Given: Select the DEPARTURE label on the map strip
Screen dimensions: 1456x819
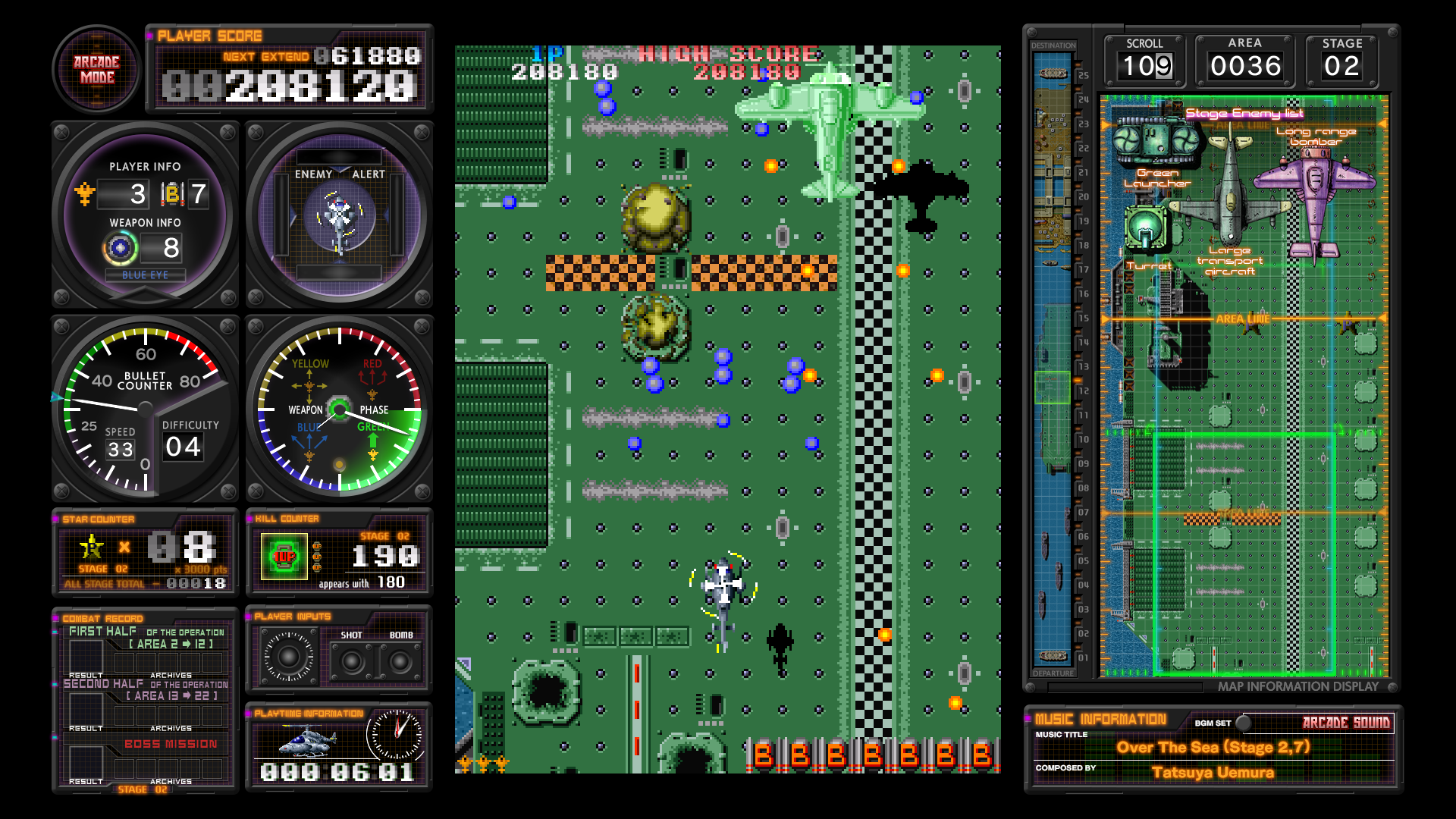Looking at the screenshot, I should [x=1053, y=673].
